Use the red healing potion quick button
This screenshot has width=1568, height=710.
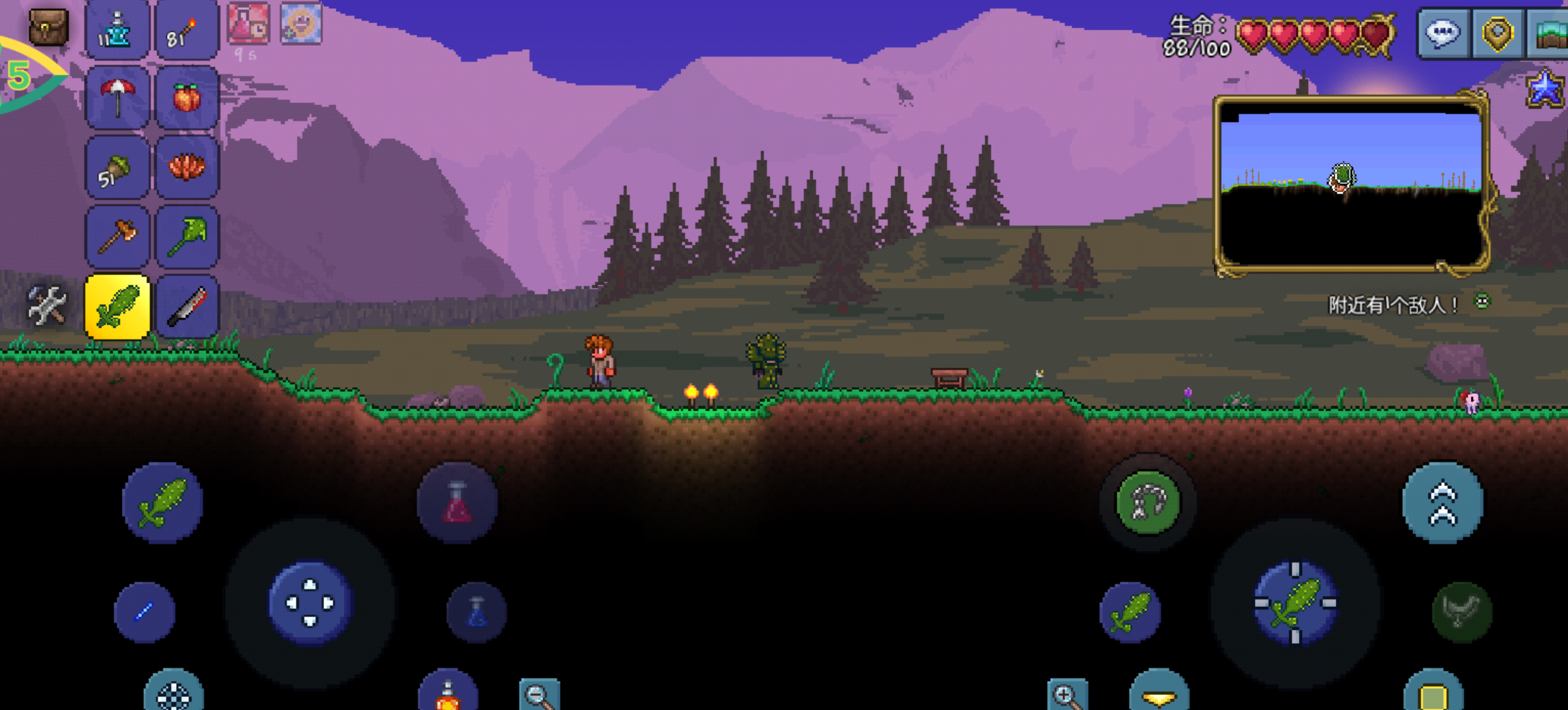tap(457, 503)
